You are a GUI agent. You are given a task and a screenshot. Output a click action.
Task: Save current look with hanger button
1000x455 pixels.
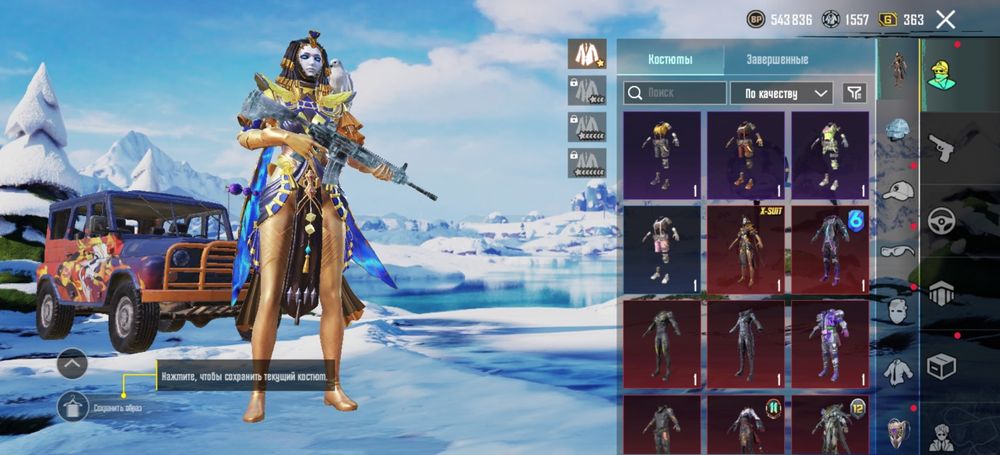(x=73, y=406)
